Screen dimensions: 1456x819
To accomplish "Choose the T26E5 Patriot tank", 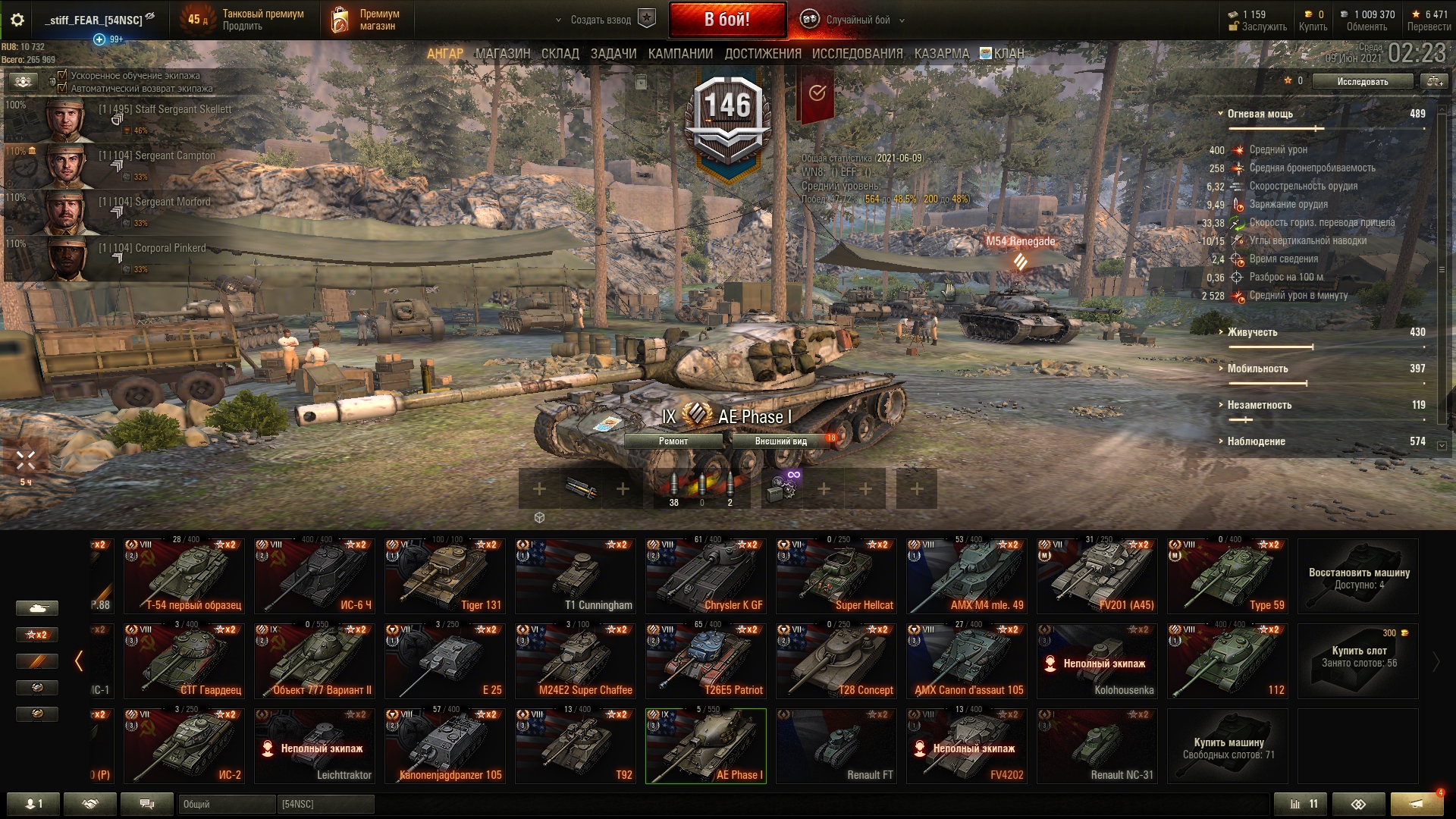I will 705,661.
